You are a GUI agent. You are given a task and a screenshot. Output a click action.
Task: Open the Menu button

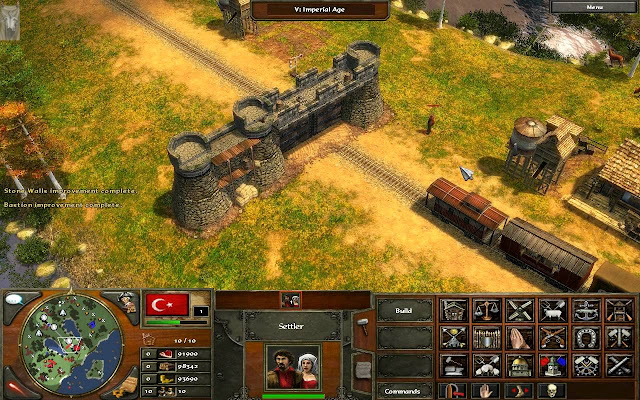point(595,6)
